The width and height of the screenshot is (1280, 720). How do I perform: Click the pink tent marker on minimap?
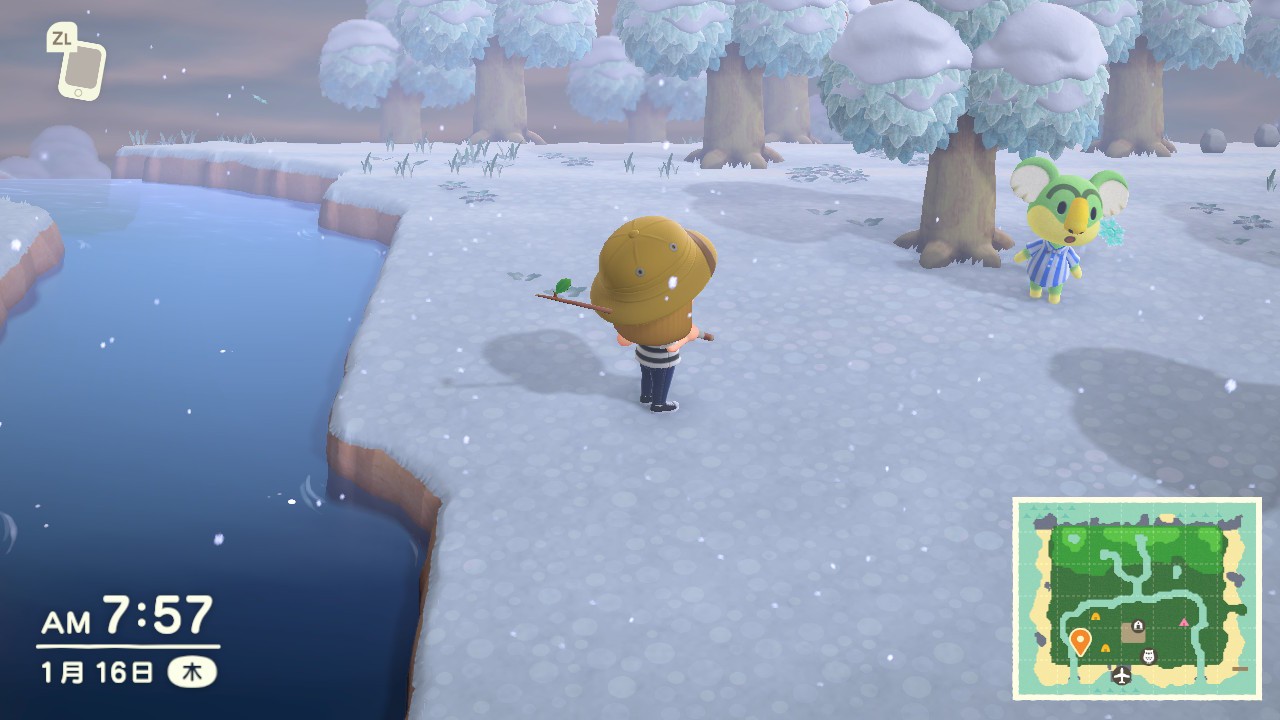pyautogui.click(x=1185, y=622)
